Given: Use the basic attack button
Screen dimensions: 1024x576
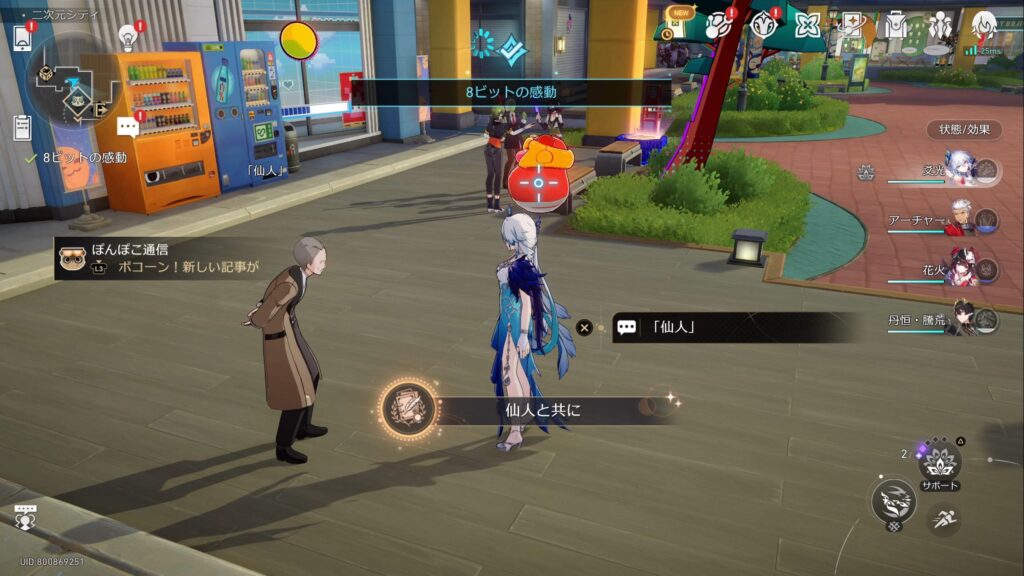Looking at the screenshot, I should pos(893,500).
